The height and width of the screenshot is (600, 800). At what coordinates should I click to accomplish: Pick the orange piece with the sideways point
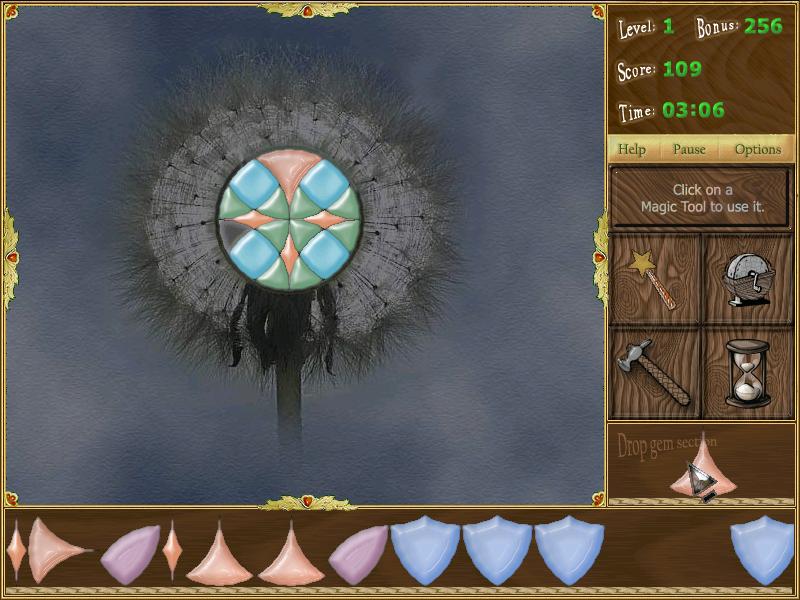click(54, 551)
